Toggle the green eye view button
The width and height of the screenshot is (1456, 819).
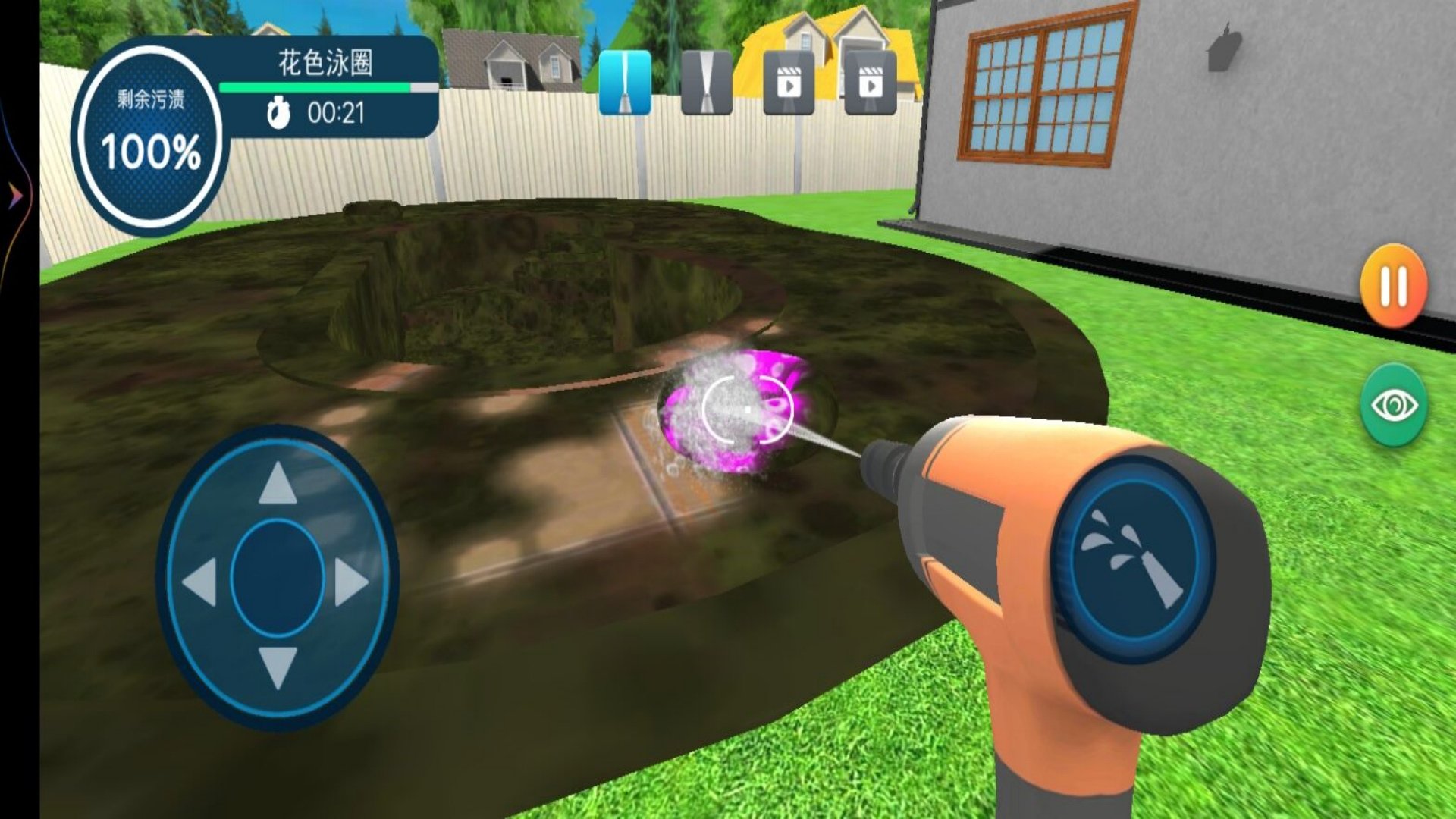(x=1394, y=406)
